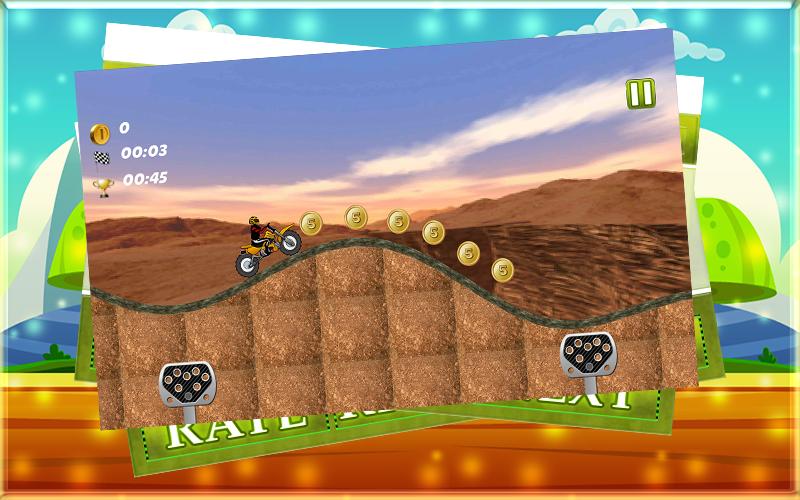Tap the left brake pedal
Image resolution: width=800 pixels, height=500 pixels.
[186, 382]
